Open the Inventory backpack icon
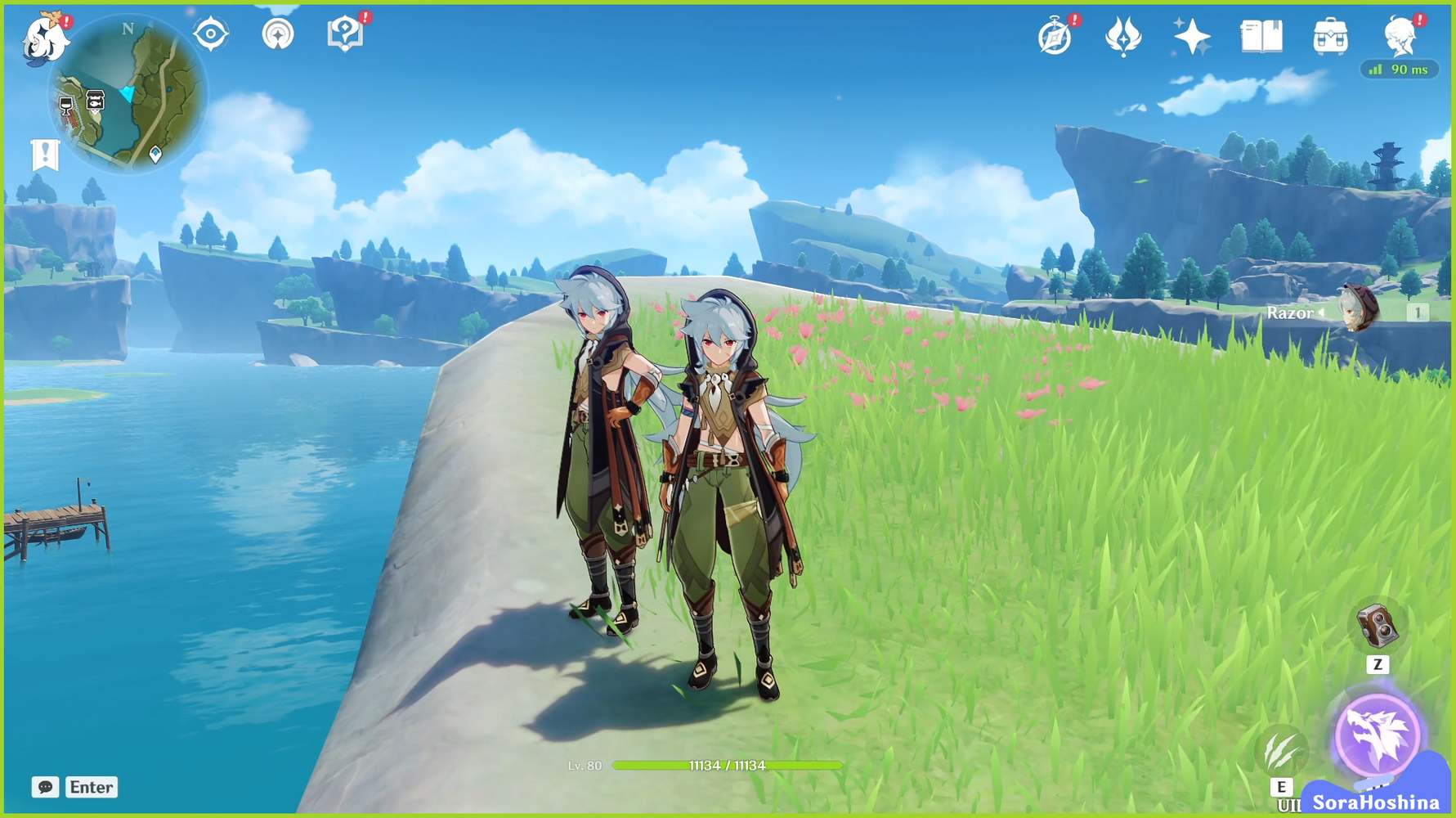The image size is (1456, 818). 1331,34
